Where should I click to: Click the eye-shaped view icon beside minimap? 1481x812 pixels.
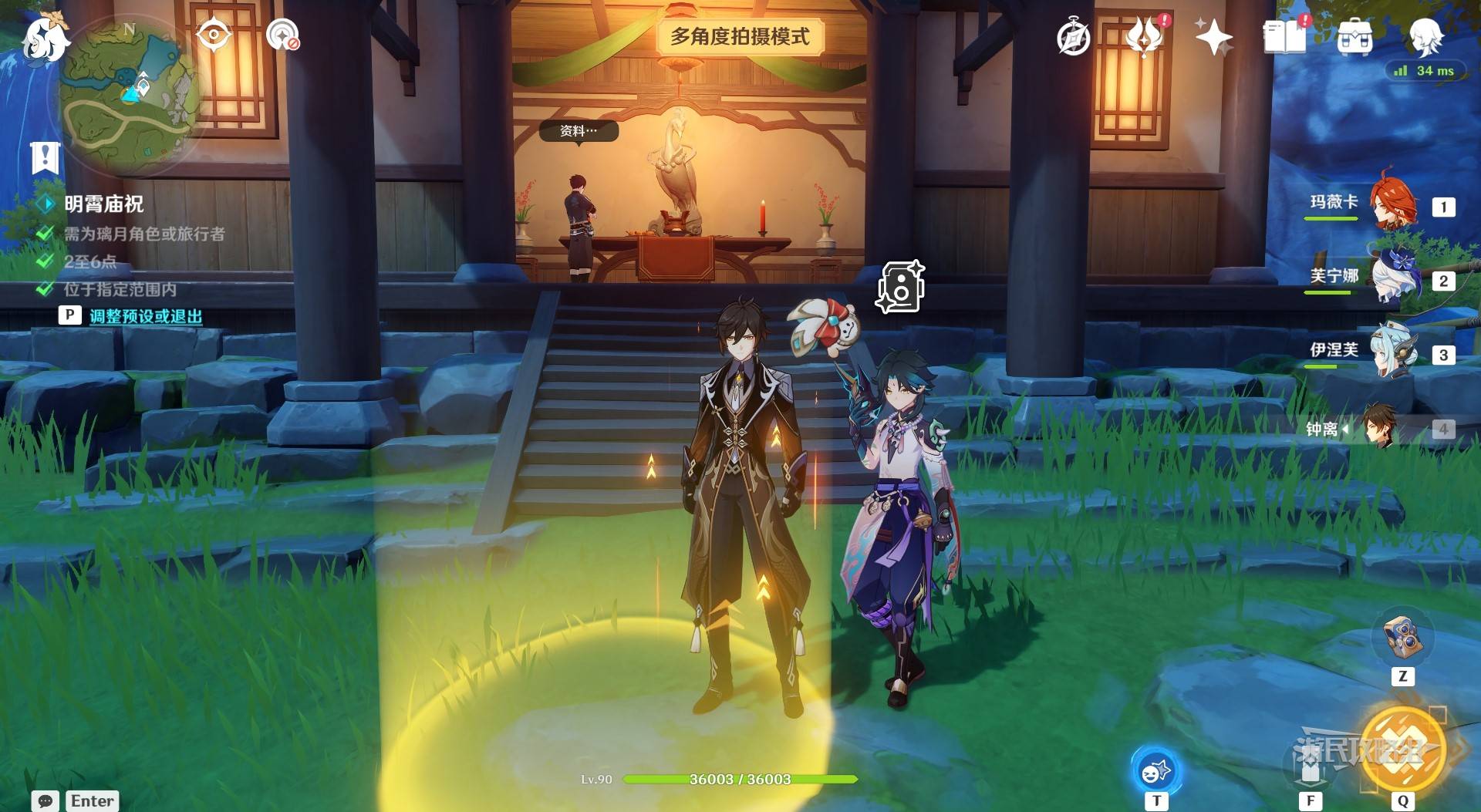pos(213,35)
